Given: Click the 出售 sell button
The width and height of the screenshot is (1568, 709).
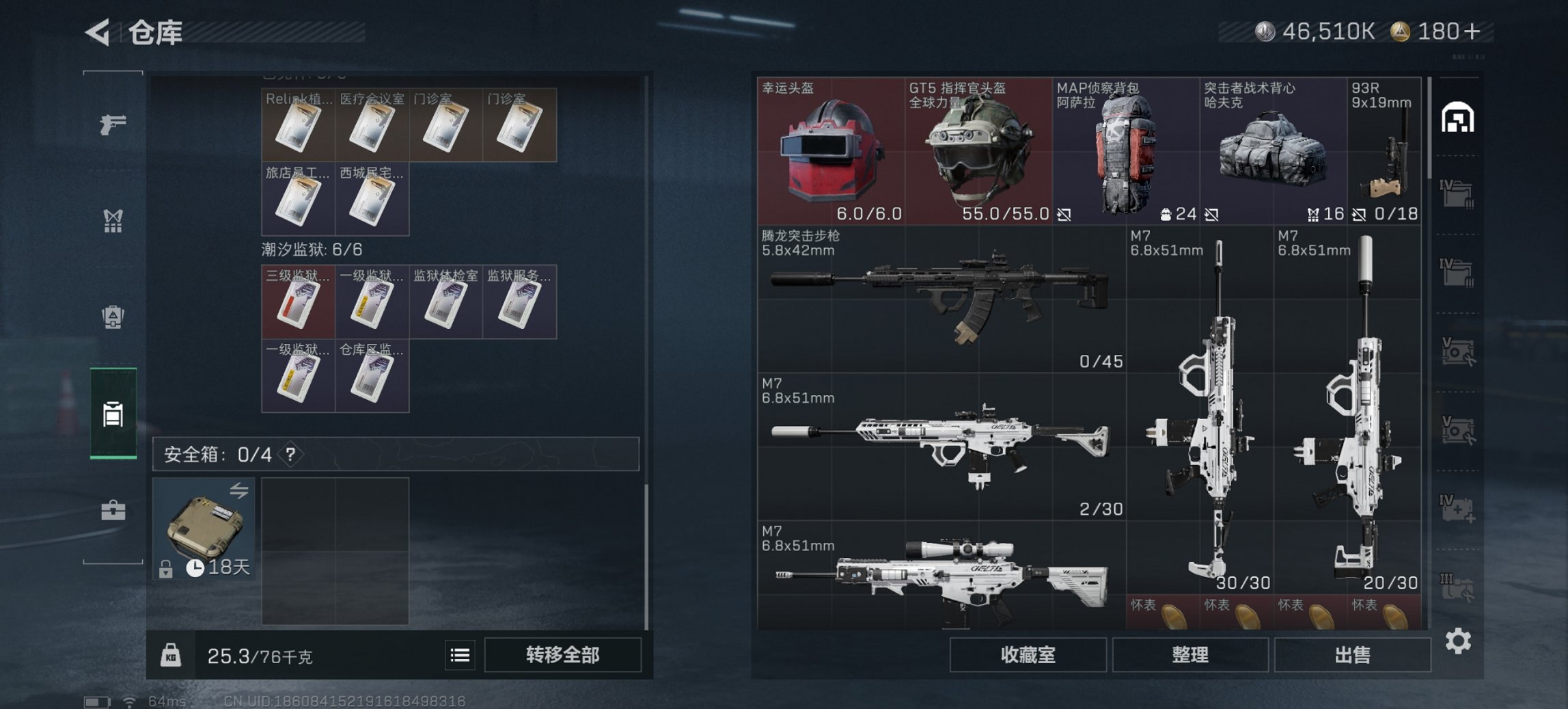Looking at the screenshot, I should coord(1351,653).
